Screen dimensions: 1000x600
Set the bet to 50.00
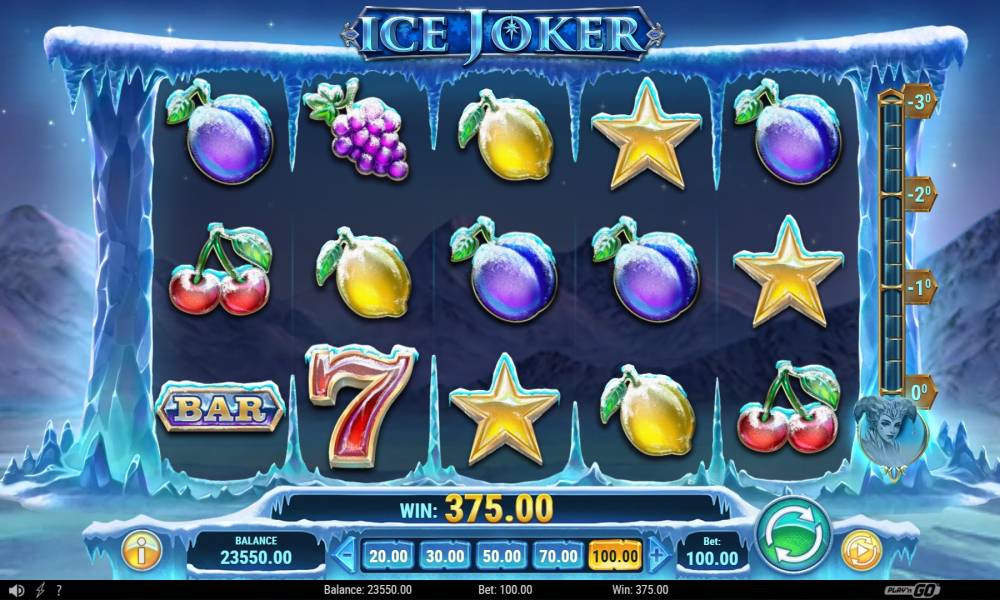pos(501,555)
